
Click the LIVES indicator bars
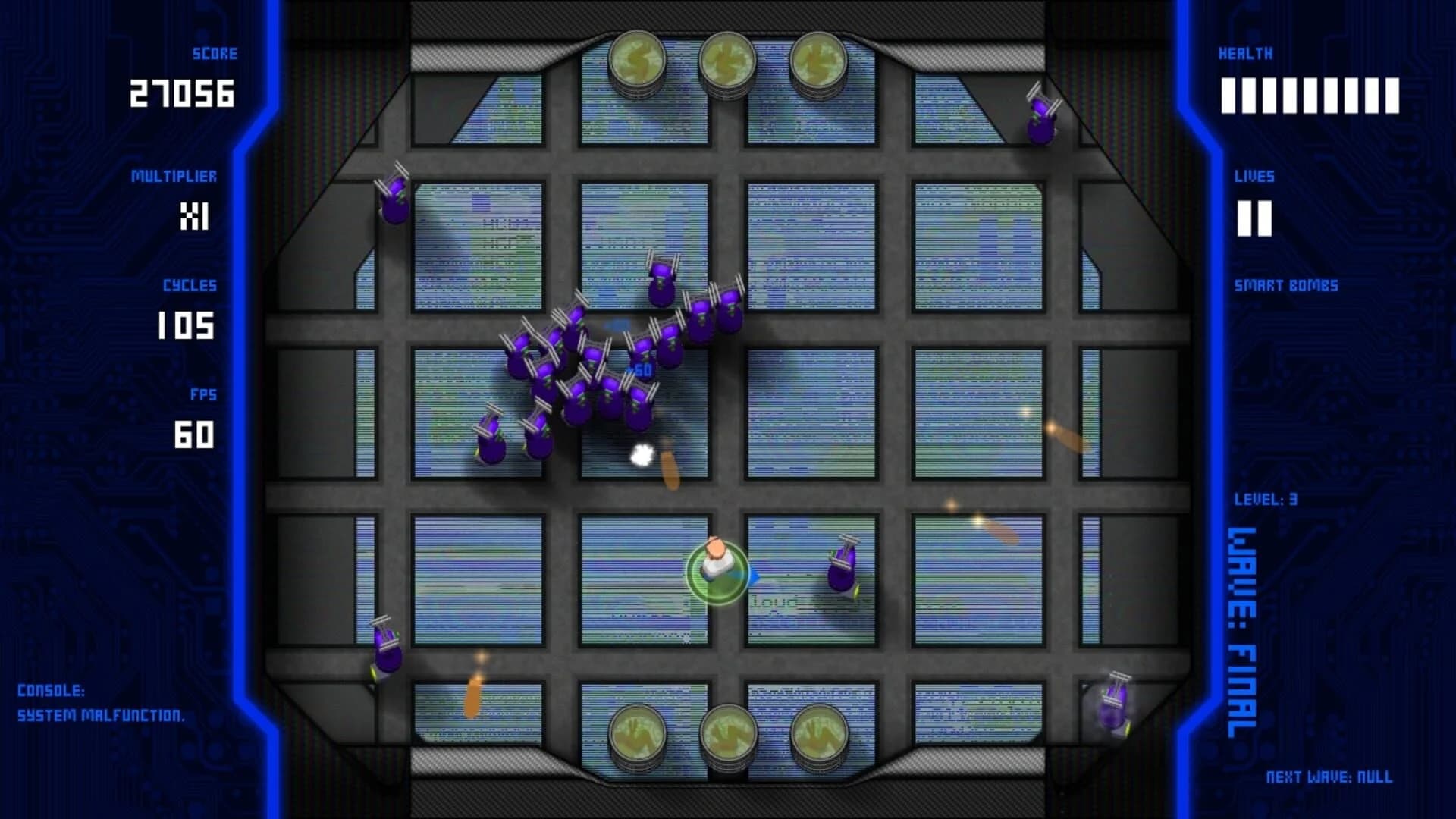coord(1256,220)
